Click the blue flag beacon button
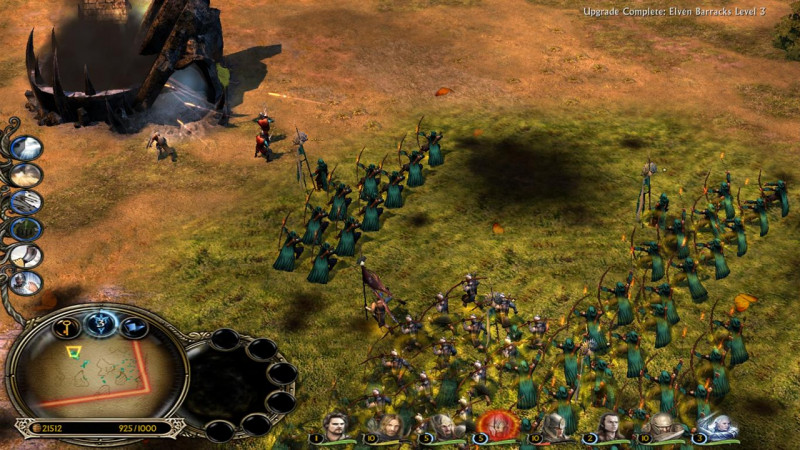Image resolution: width=800 pixels, height=450 pixels. 135,327
